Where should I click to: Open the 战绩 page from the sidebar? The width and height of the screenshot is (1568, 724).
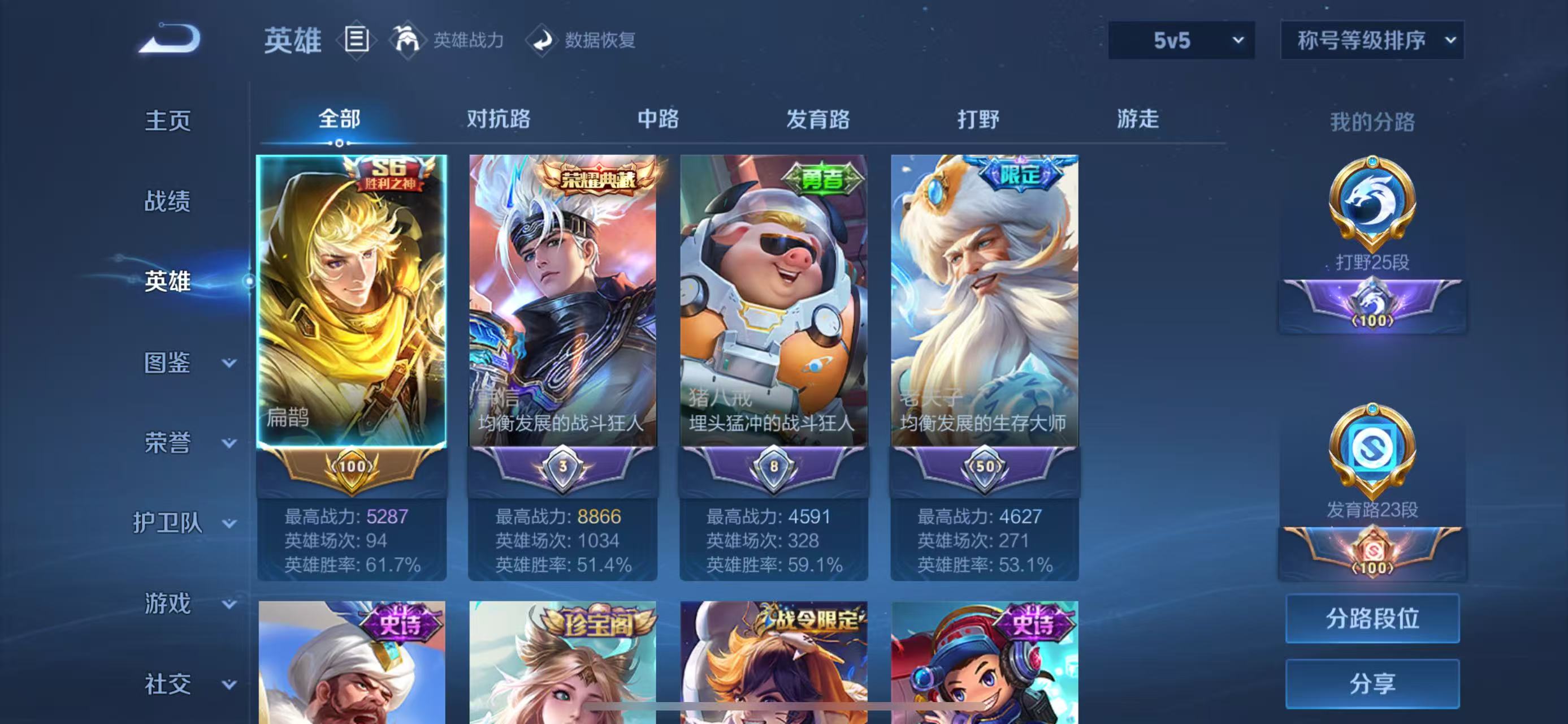[x=167, y=201]
